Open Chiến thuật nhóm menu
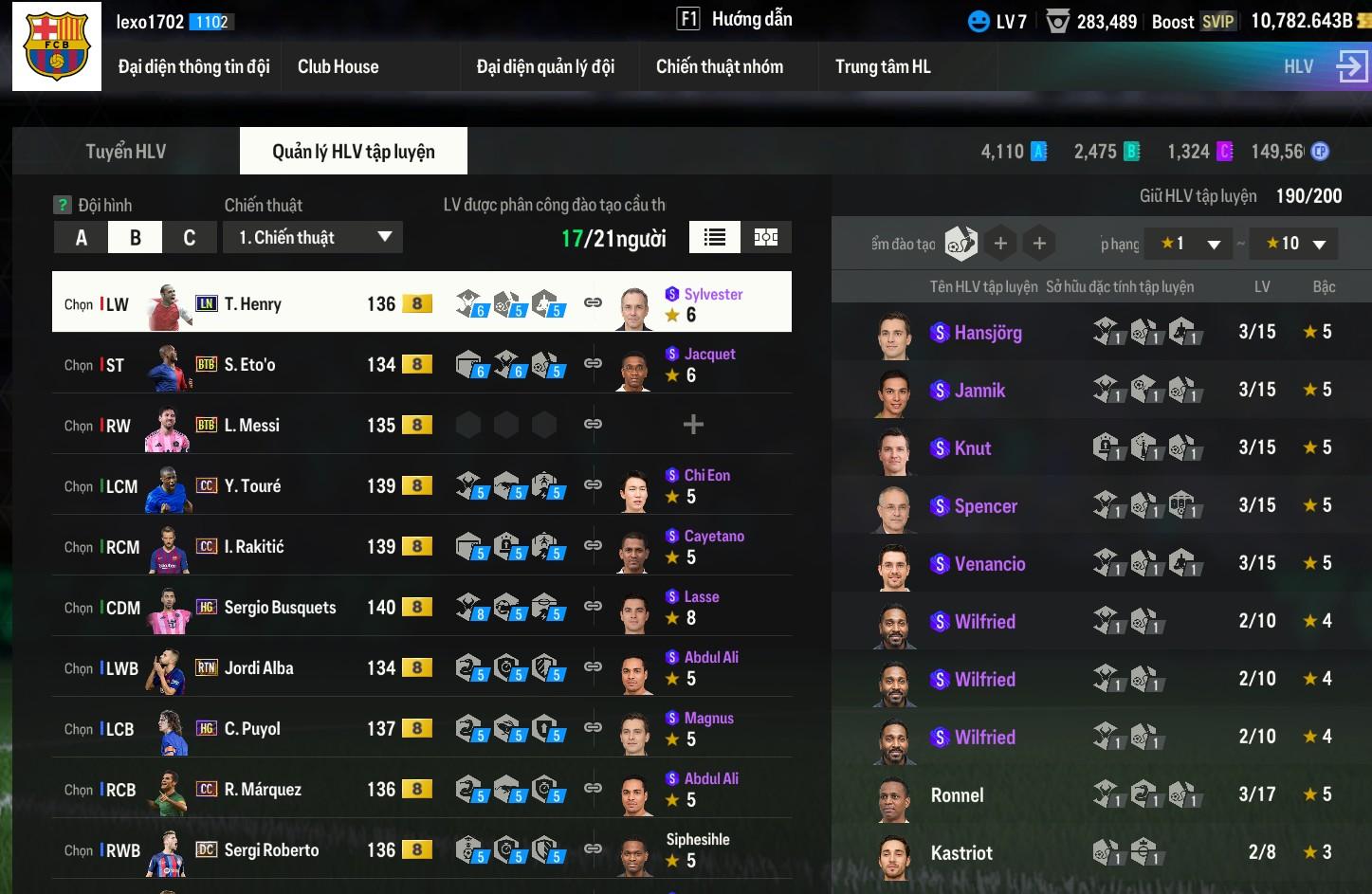 pos(719,66)
